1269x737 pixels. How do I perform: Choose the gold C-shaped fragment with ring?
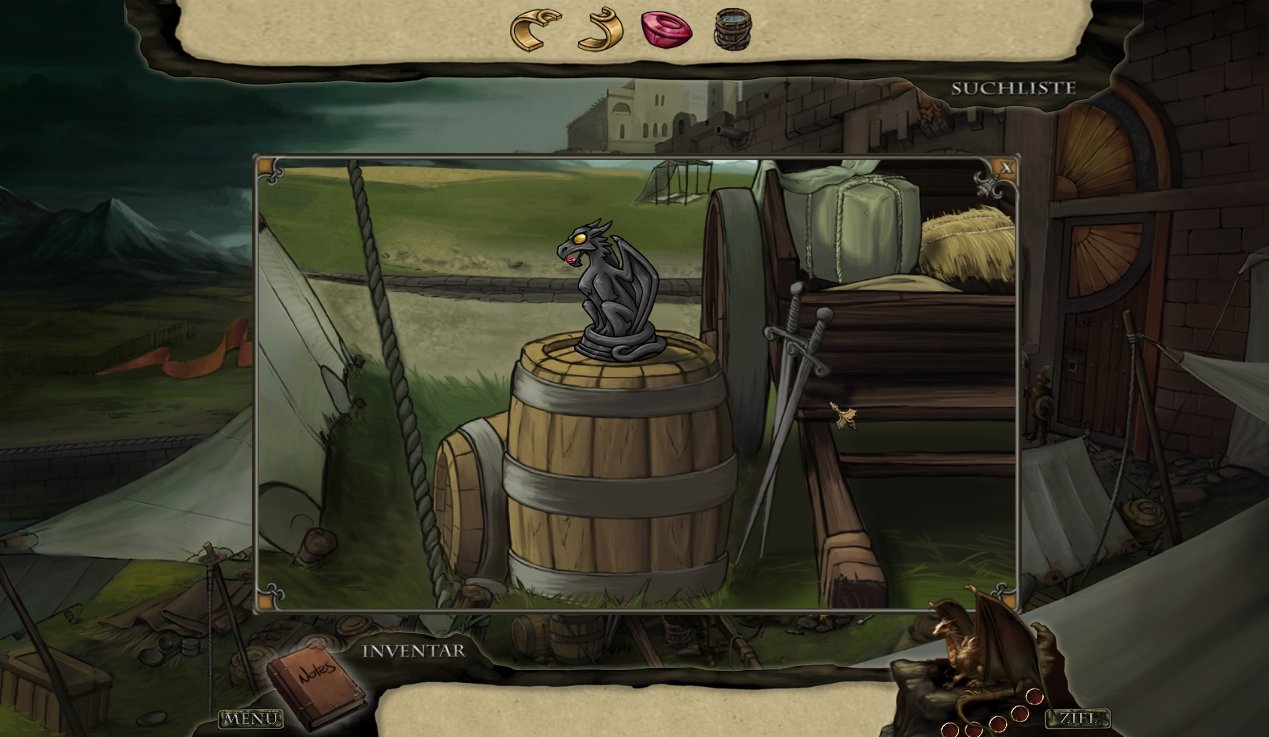(x=535, y=29)
